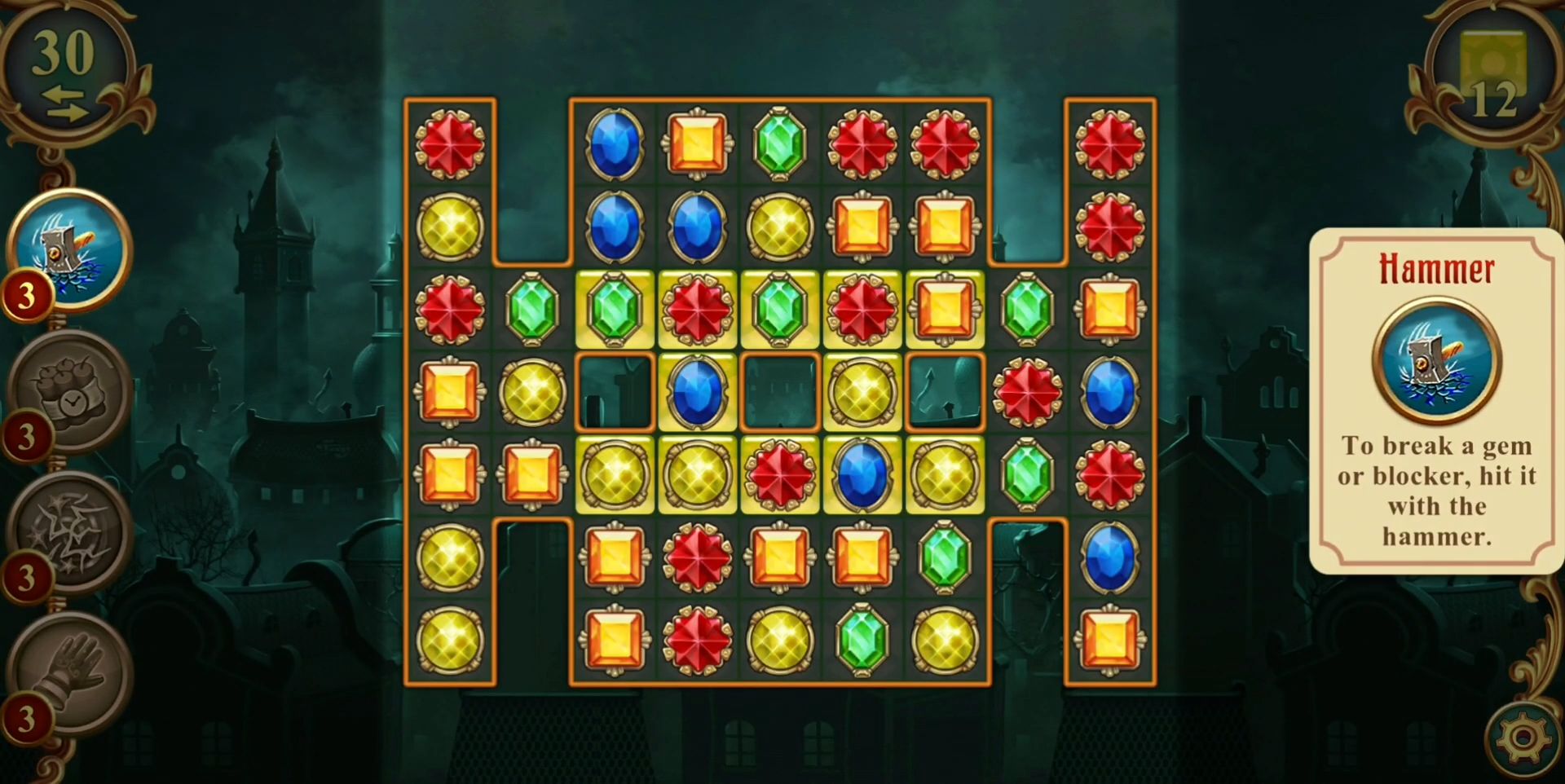
Task: Click the blue gem in the bottom-right column
Action: tap(1111, 558)
